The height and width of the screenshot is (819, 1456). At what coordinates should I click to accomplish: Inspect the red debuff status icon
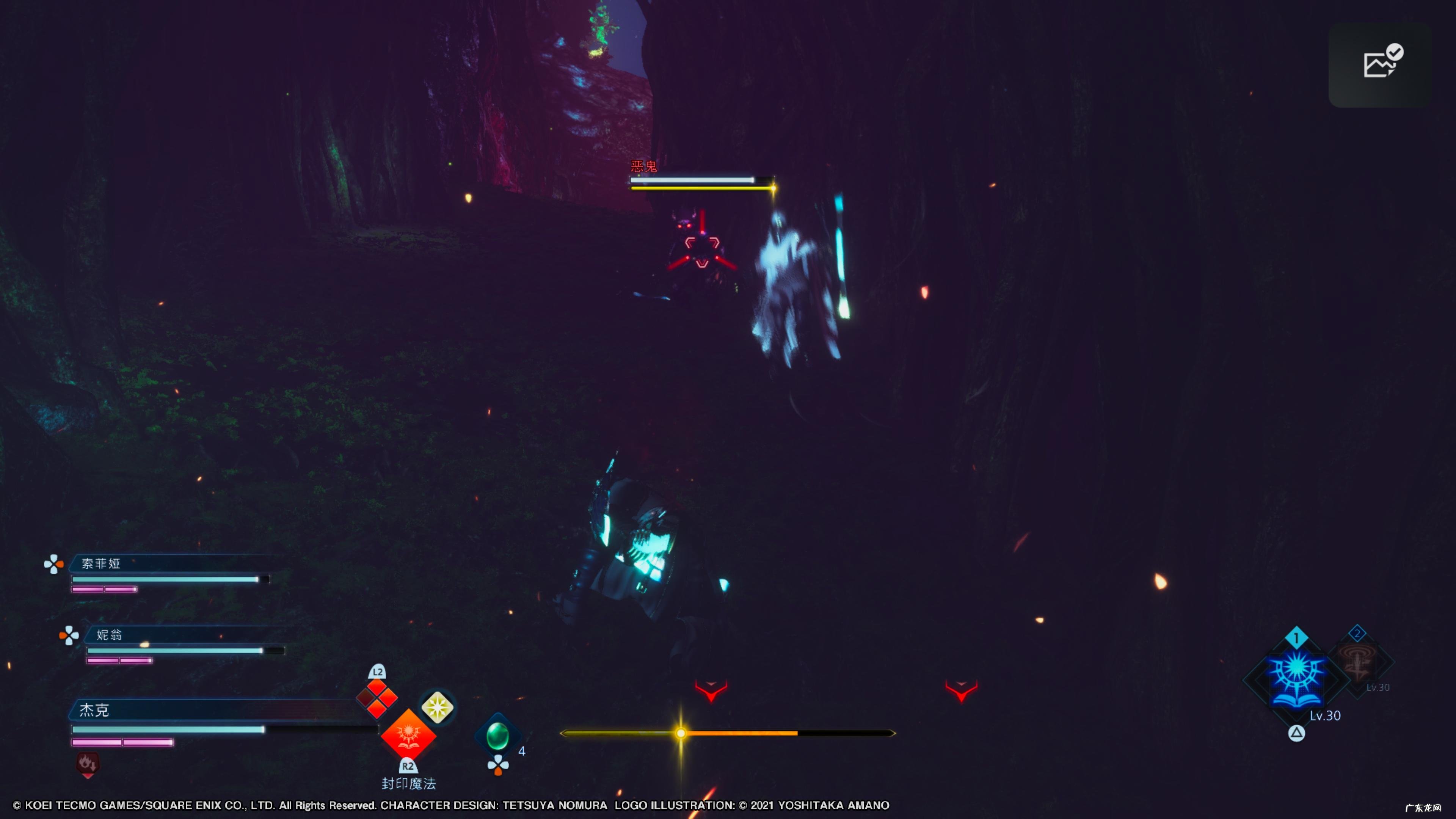[88, 764]
